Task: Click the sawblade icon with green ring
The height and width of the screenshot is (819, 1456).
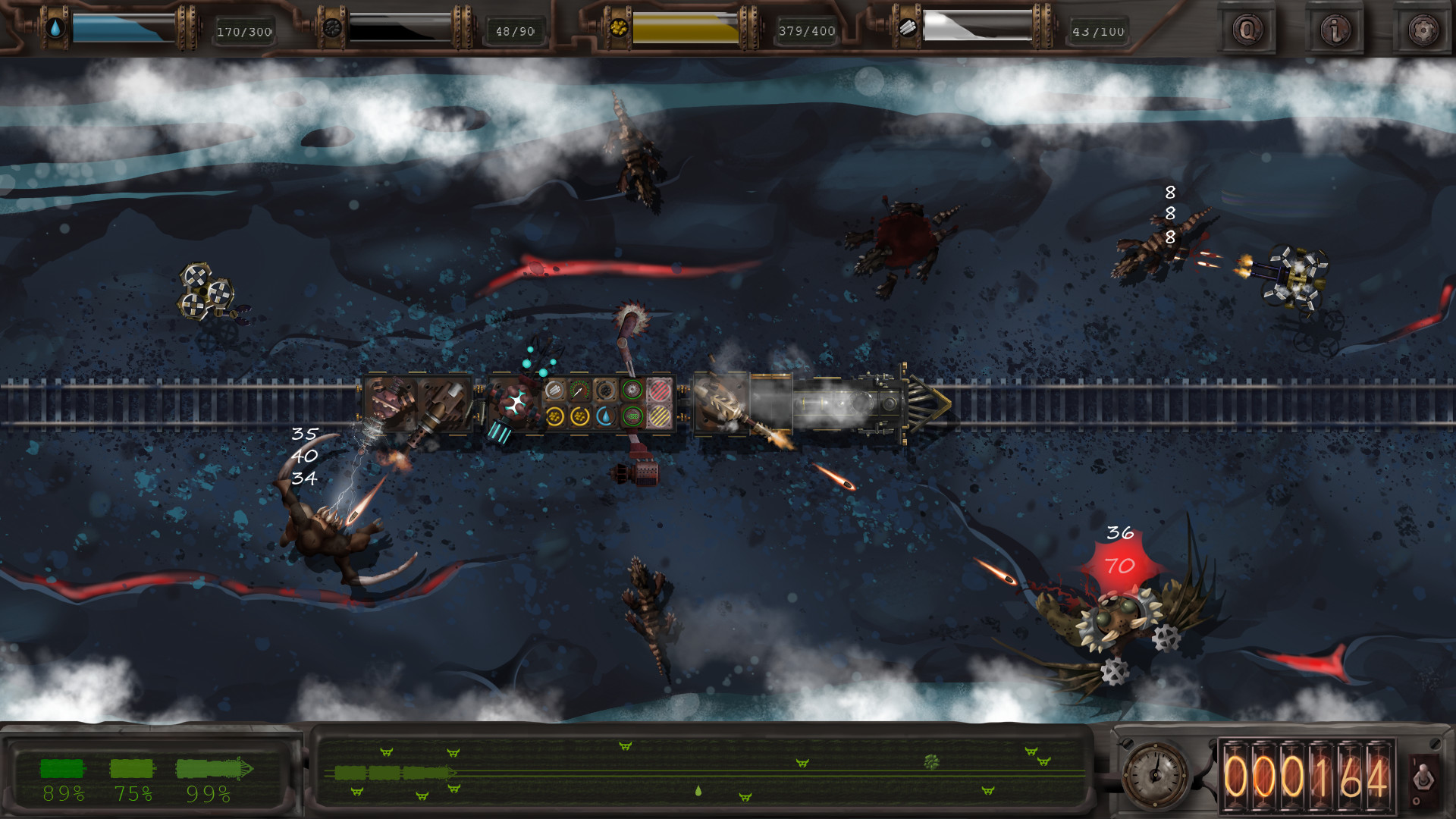Action: click(x=632, y=389)
